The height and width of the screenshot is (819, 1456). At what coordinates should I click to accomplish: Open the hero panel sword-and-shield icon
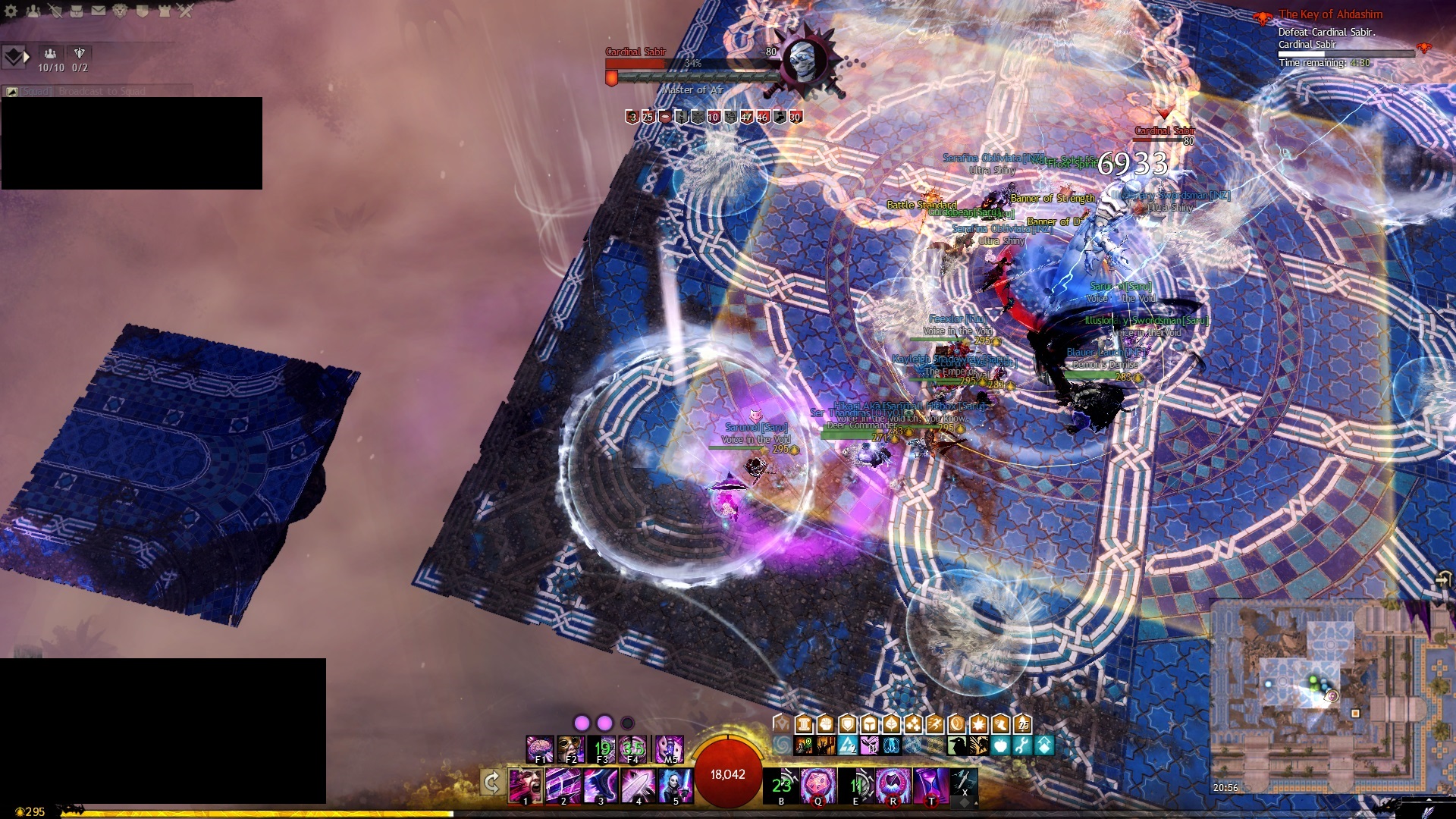click(55, 11)
